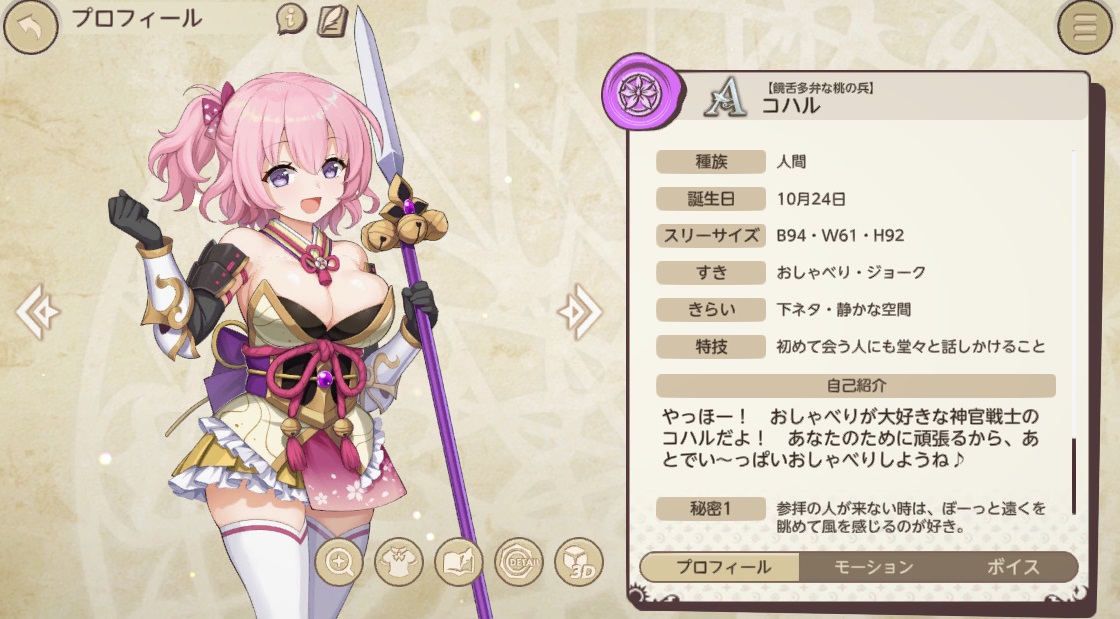The image size is (1120, 619).
Task: Switch to the 3D model view
Action: 579,563
